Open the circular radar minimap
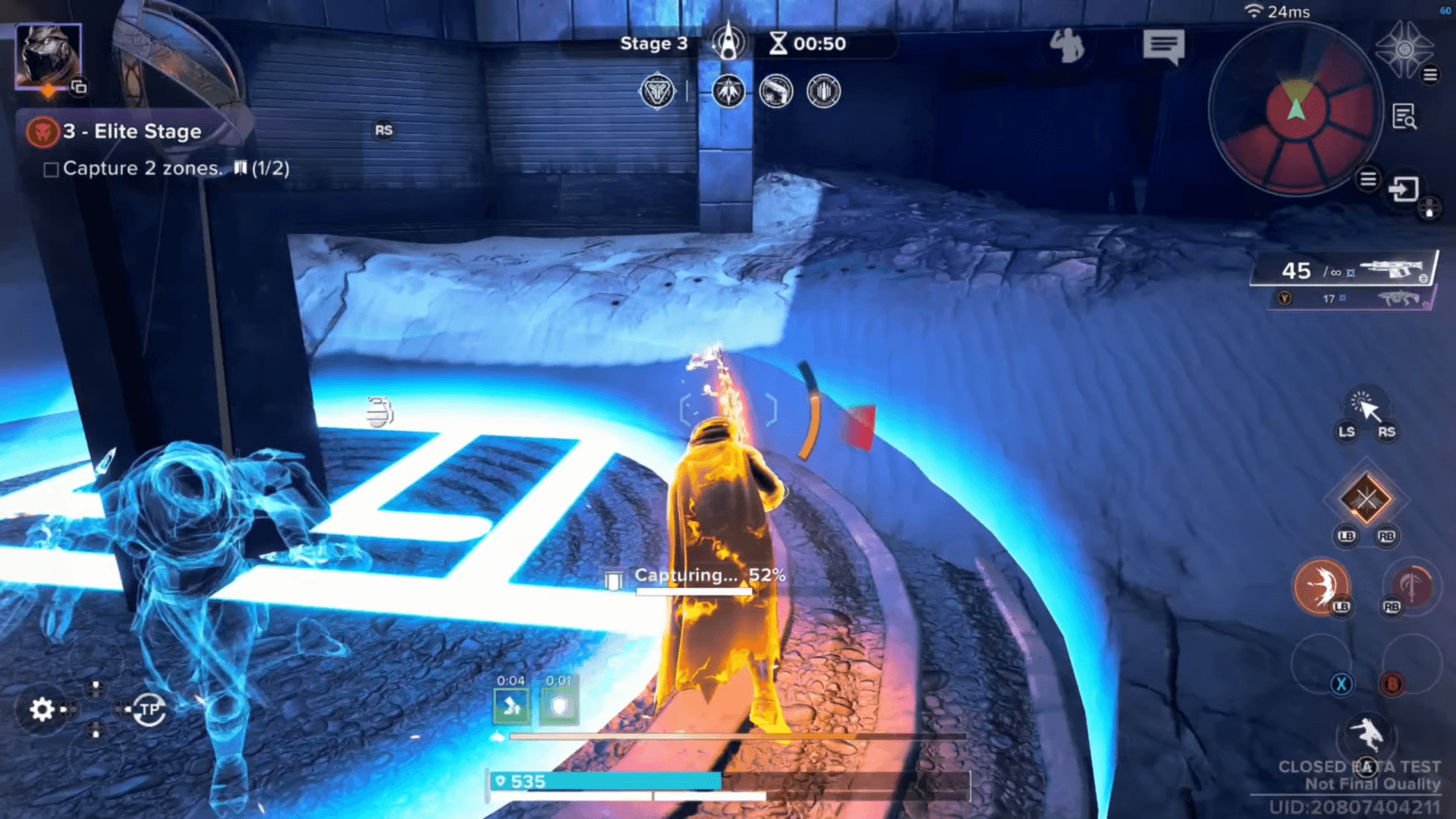 pos(1295,110)
